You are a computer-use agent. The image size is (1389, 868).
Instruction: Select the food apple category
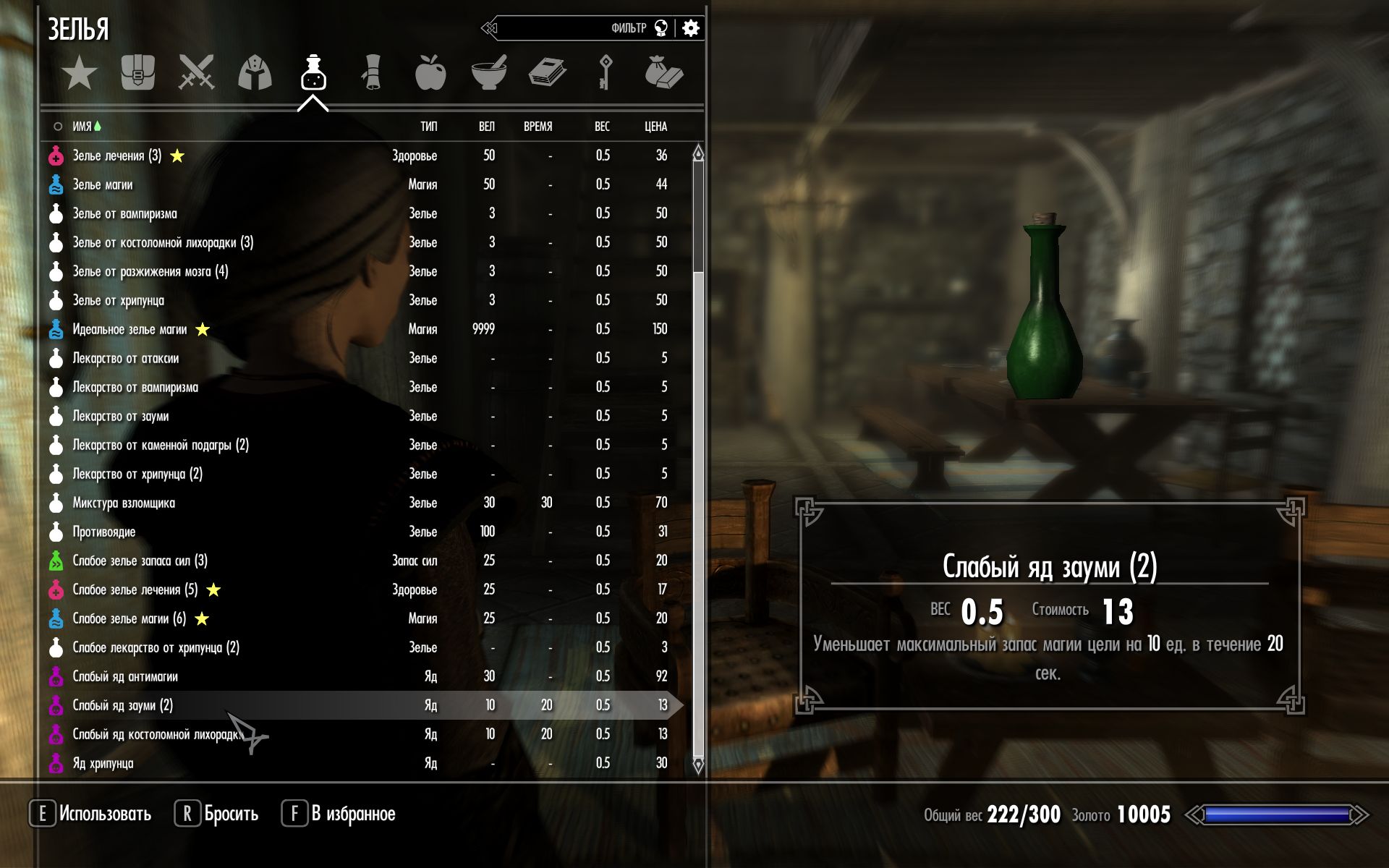pos(430,73)
